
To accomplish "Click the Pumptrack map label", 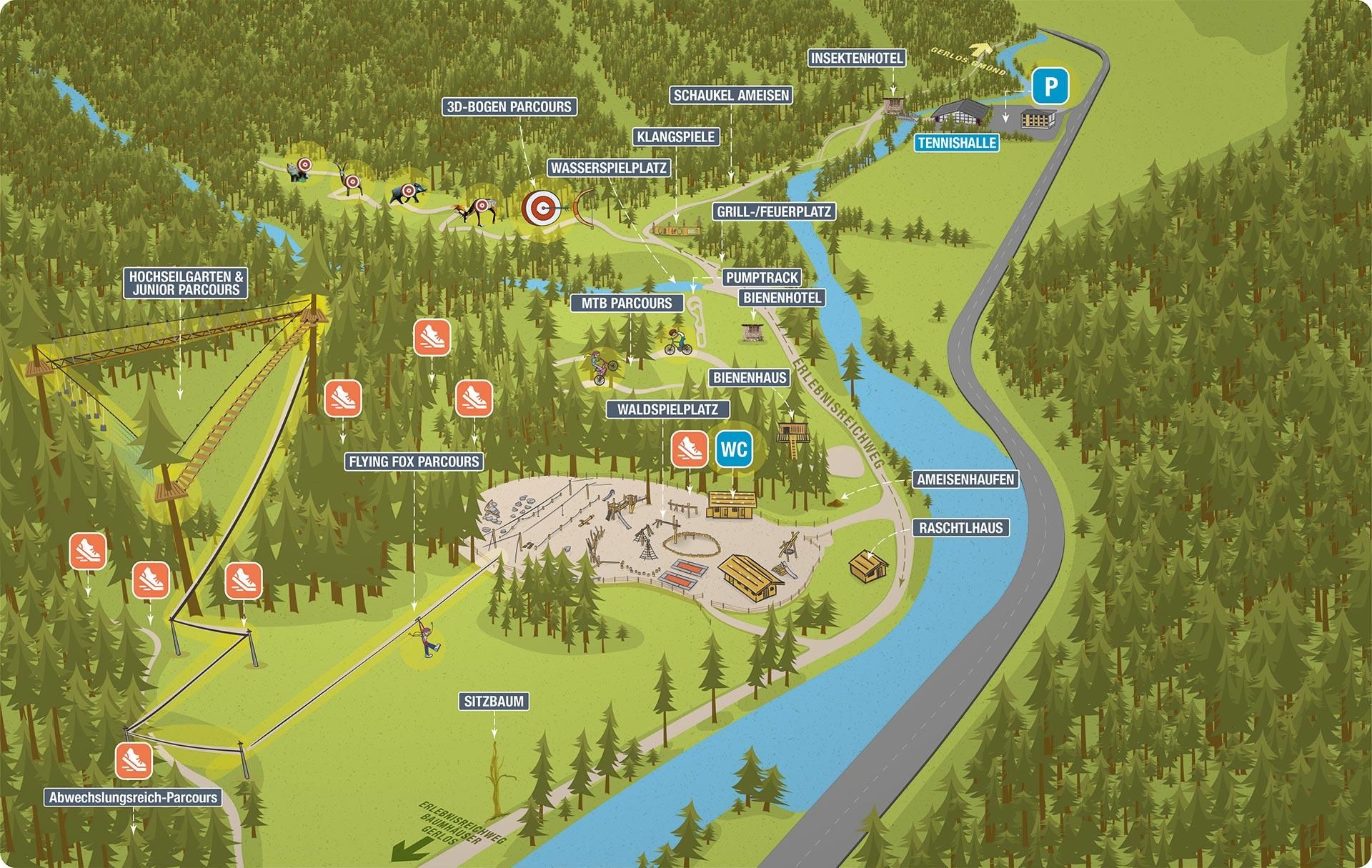I will click(x=762, y=277).
